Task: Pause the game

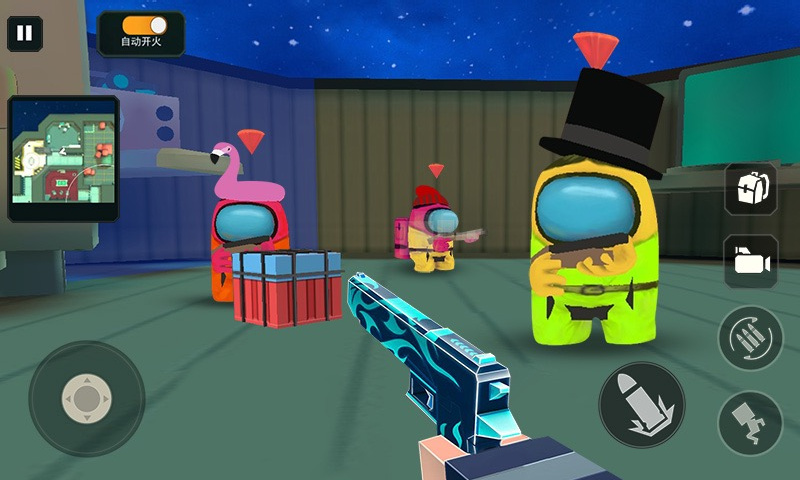Action: click(x=25, y=33)
